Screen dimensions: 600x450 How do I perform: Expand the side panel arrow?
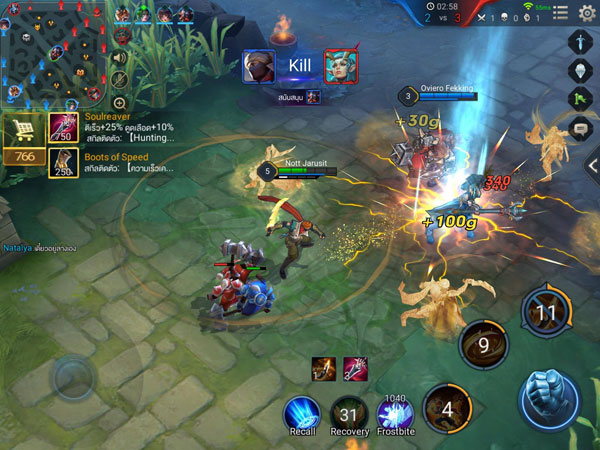coord(592,165)
